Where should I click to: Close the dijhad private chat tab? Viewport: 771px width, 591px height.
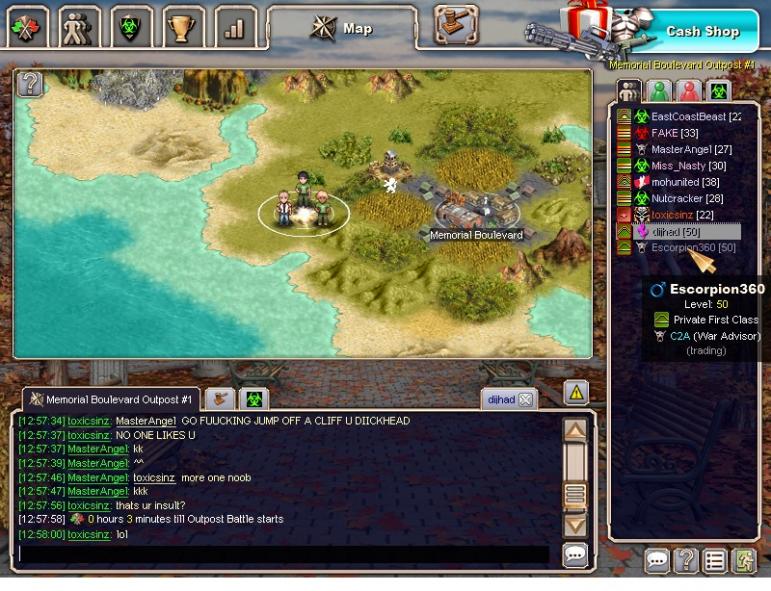point(525,400)
